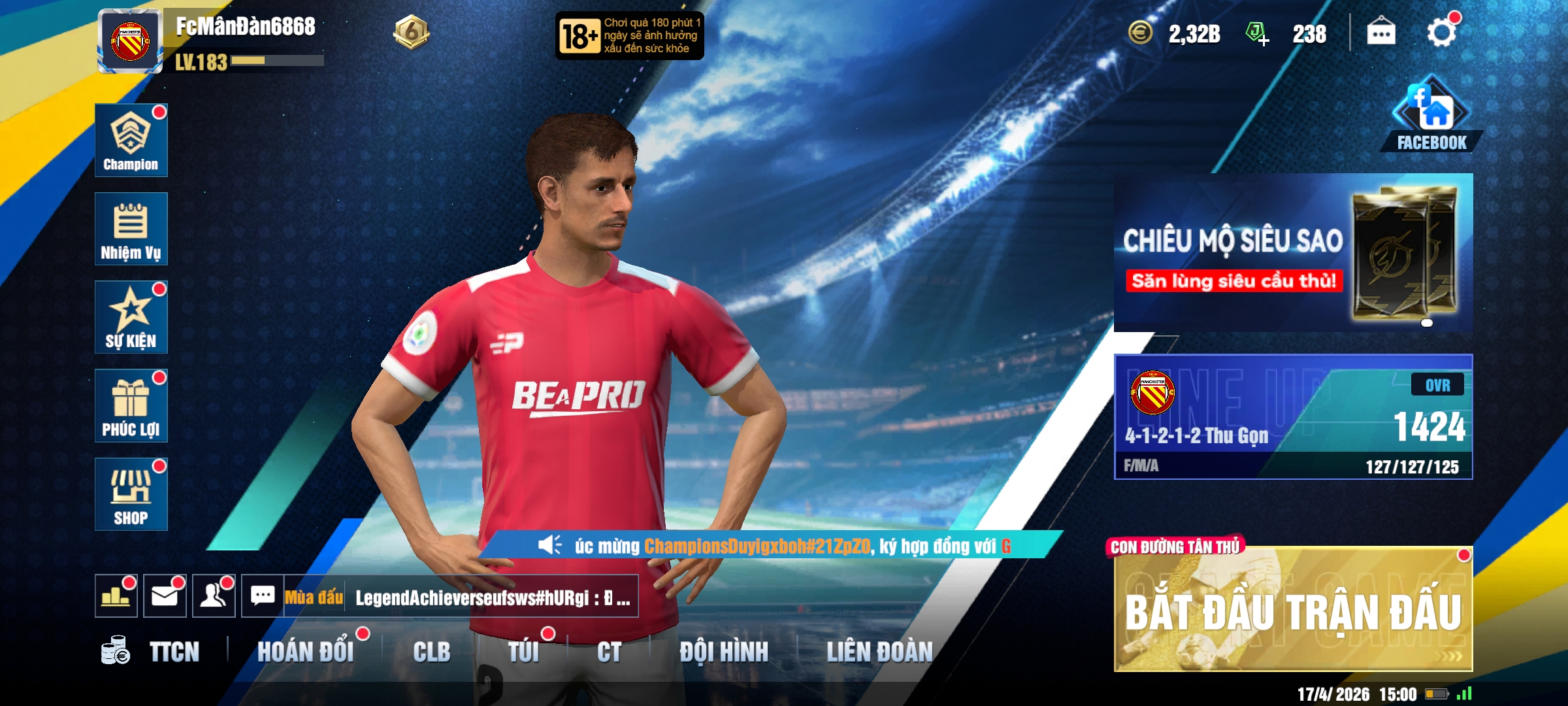The image size is (1568, 706).
Task: Open the Phúc Lợi gift menu
Action: point(131,405)
